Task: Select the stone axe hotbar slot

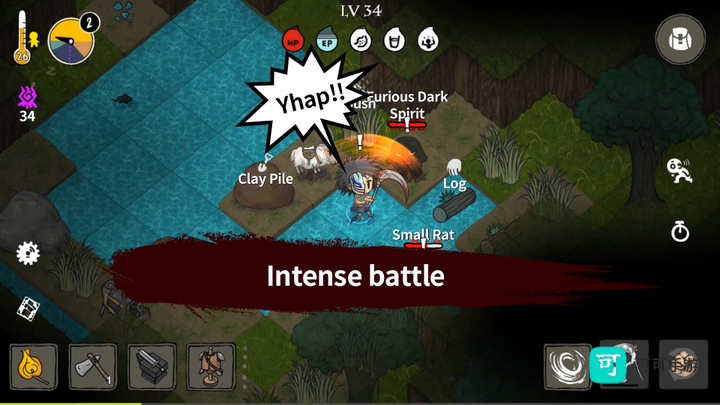Action: [x=93, y=367]
